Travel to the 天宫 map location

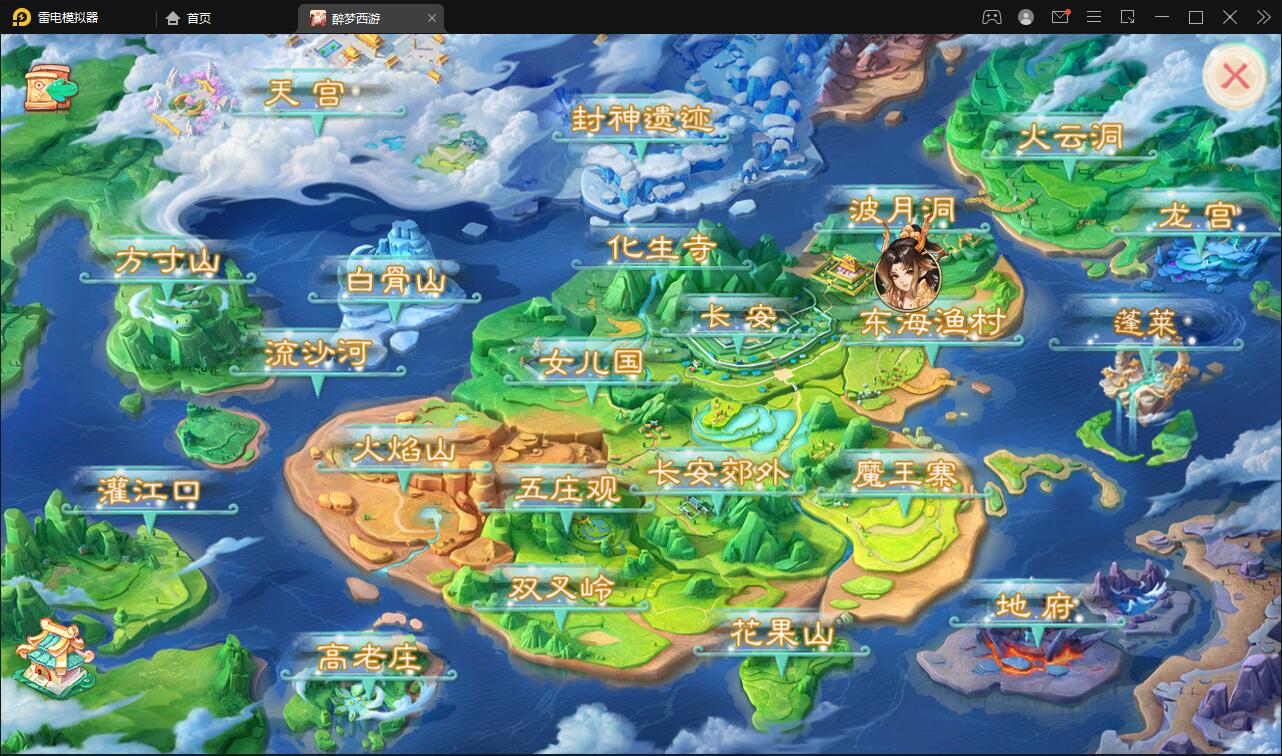click(x=305, y=95)
